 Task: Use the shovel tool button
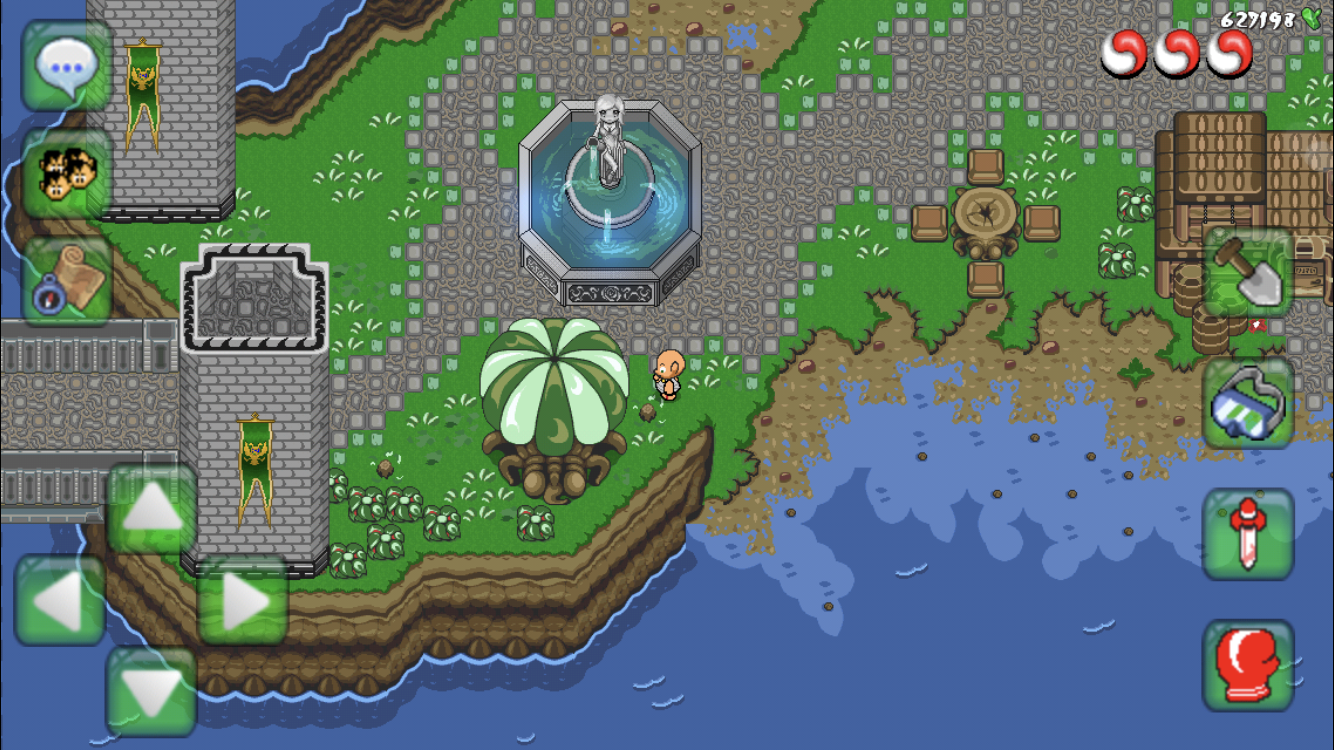point(1248,272)
